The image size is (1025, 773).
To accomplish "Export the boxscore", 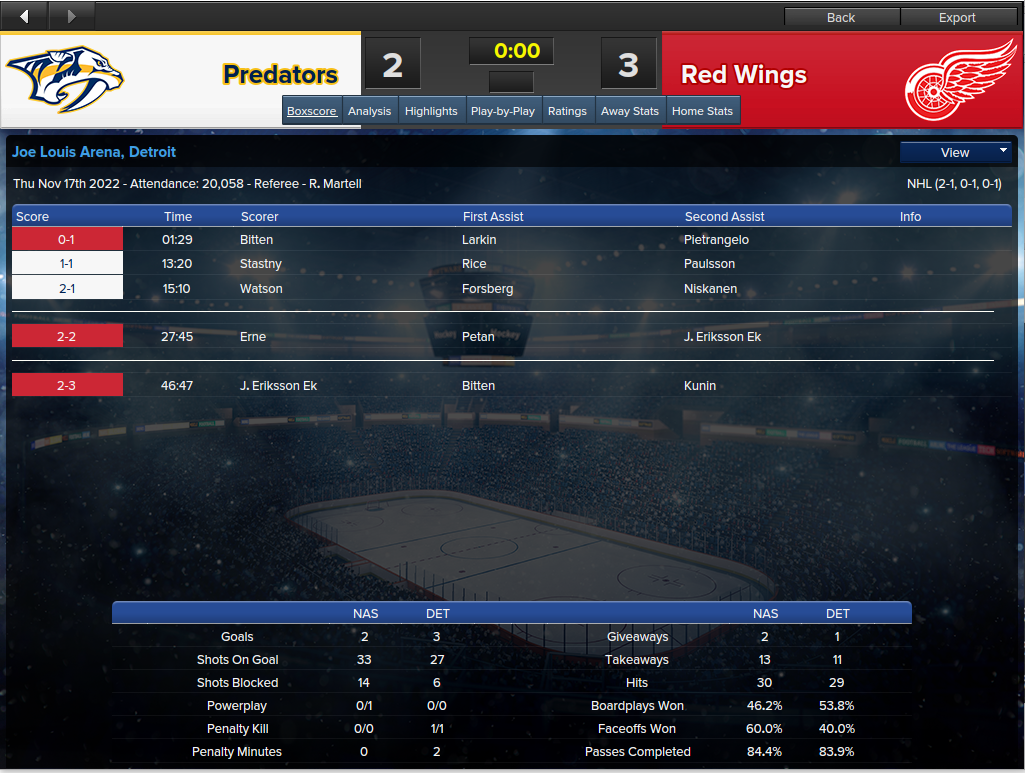I will [x=957, y=17].
